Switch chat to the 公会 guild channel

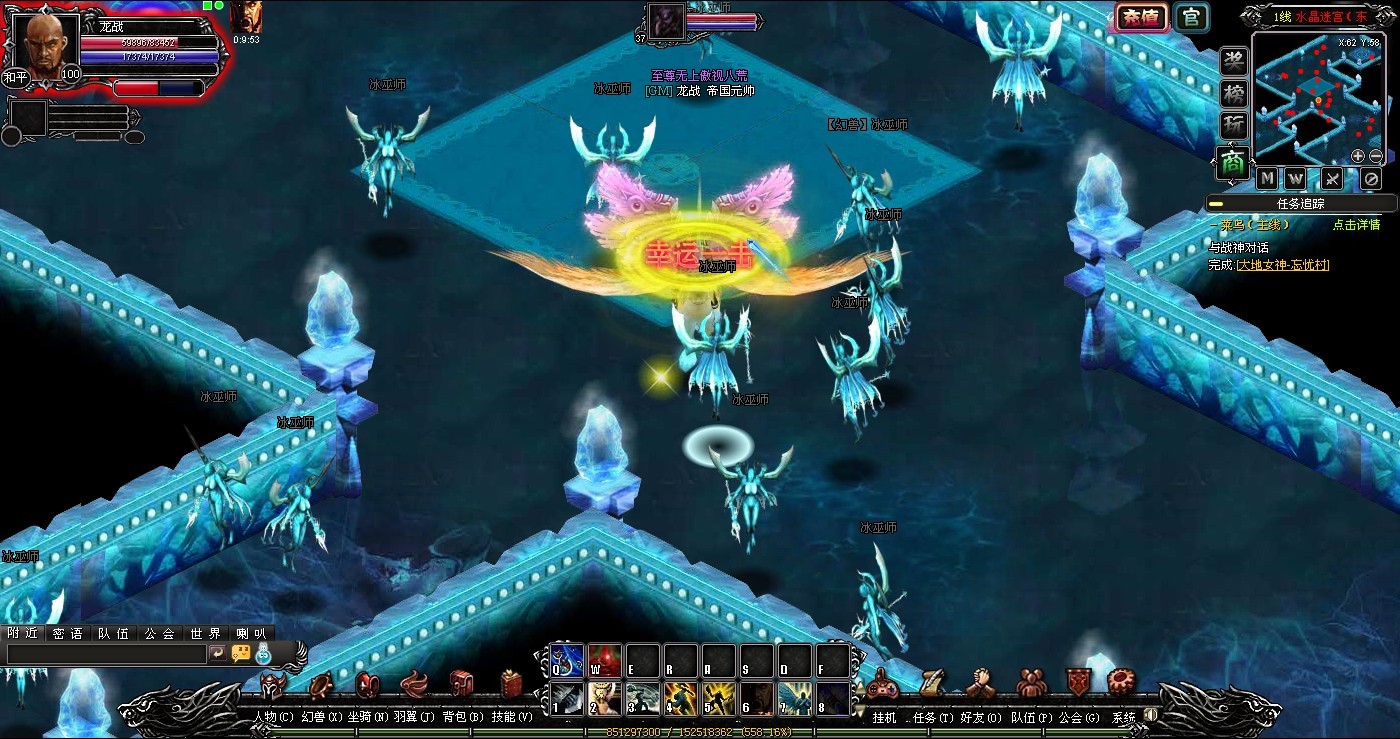159,633
